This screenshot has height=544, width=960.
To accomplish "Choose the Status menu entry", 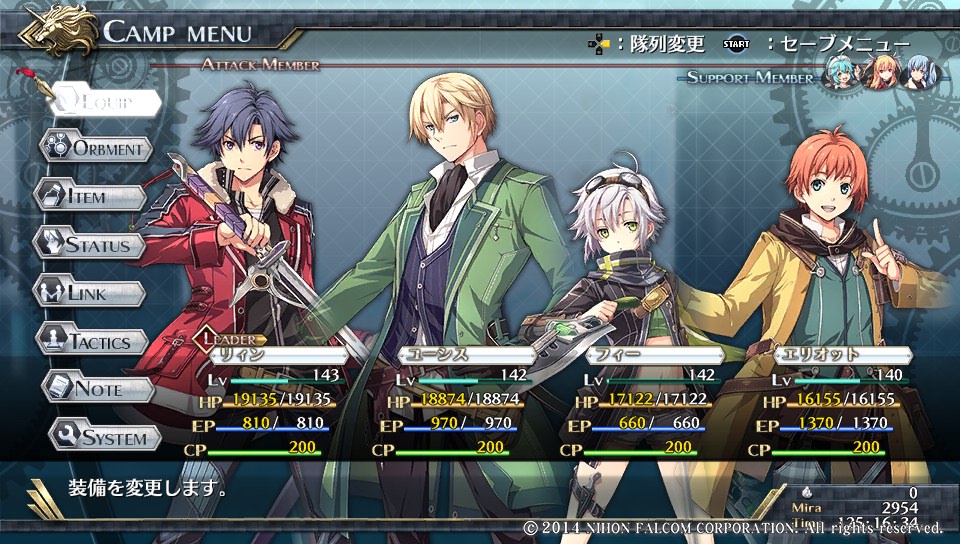I will pyautogui.click(x=90, y=244).
